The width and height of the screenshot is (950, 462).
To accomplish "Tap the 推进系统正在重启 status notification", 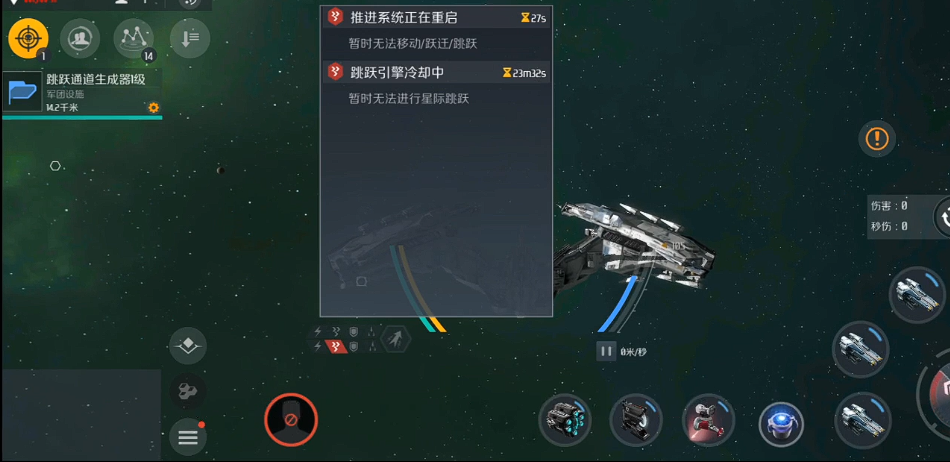I will click(x=436, y=18).
